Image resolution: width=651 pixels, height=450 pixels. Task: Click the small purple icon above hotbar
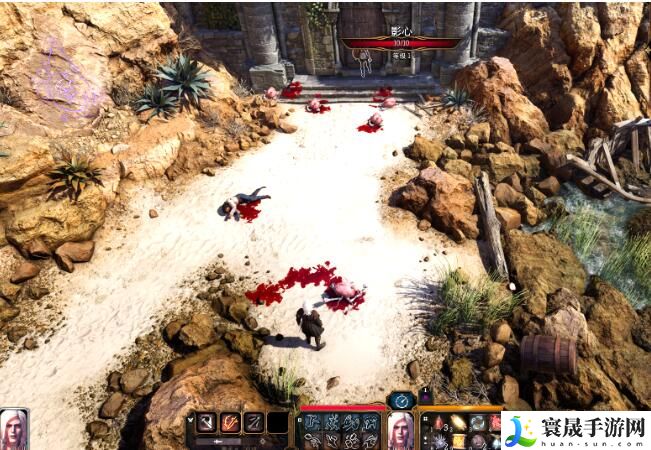pyautogui.click(x=426, y=398)
